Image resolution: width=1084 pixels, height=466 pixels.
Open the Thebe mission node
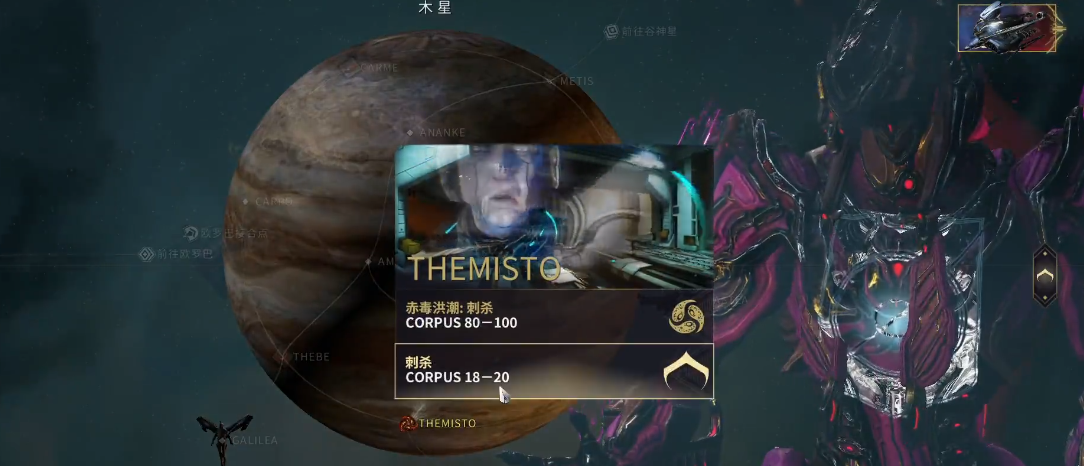[x=285, y=356]
